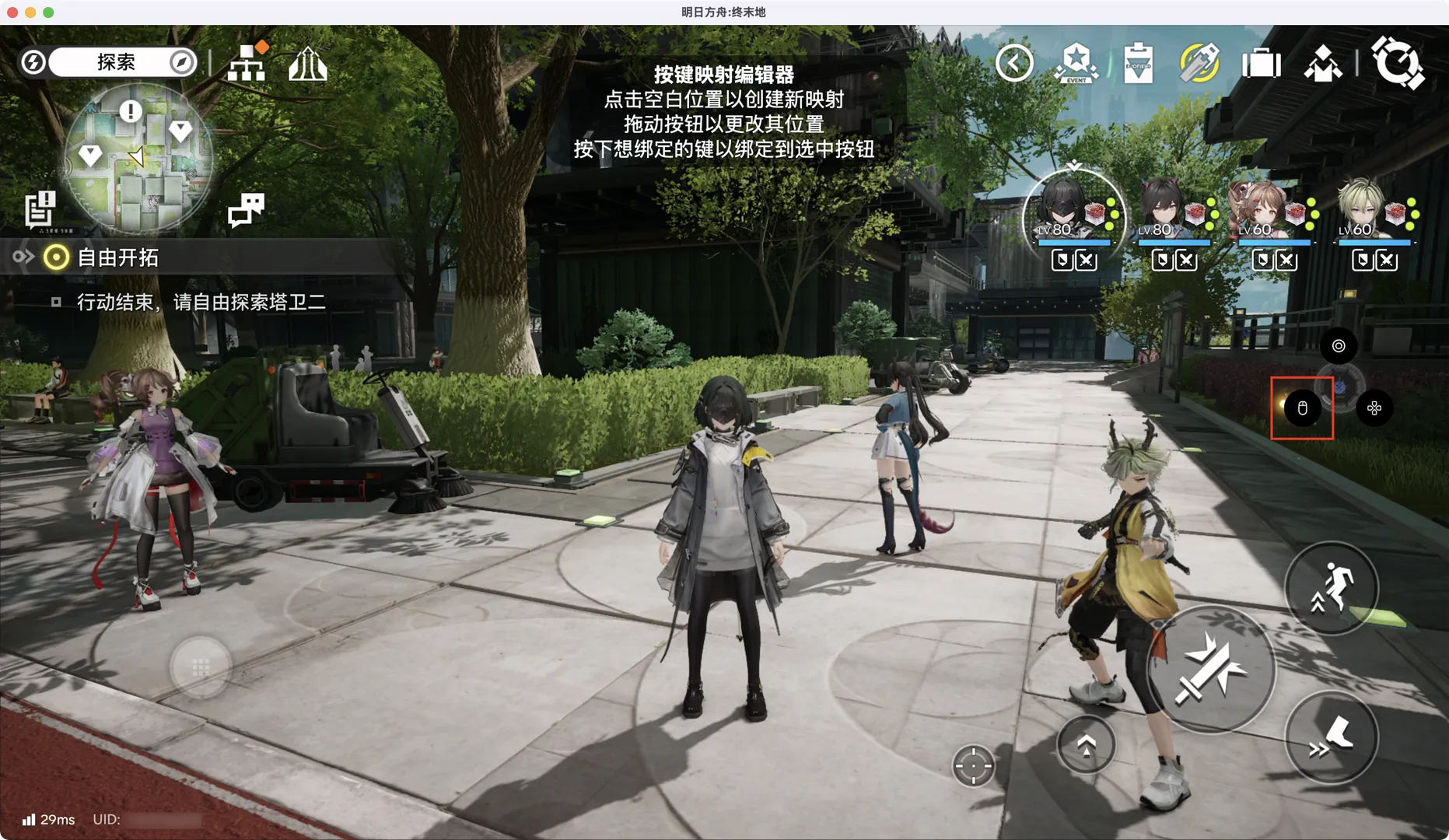
Task: Open the EVENT star icon
Action: click(x=1076, y=63)
